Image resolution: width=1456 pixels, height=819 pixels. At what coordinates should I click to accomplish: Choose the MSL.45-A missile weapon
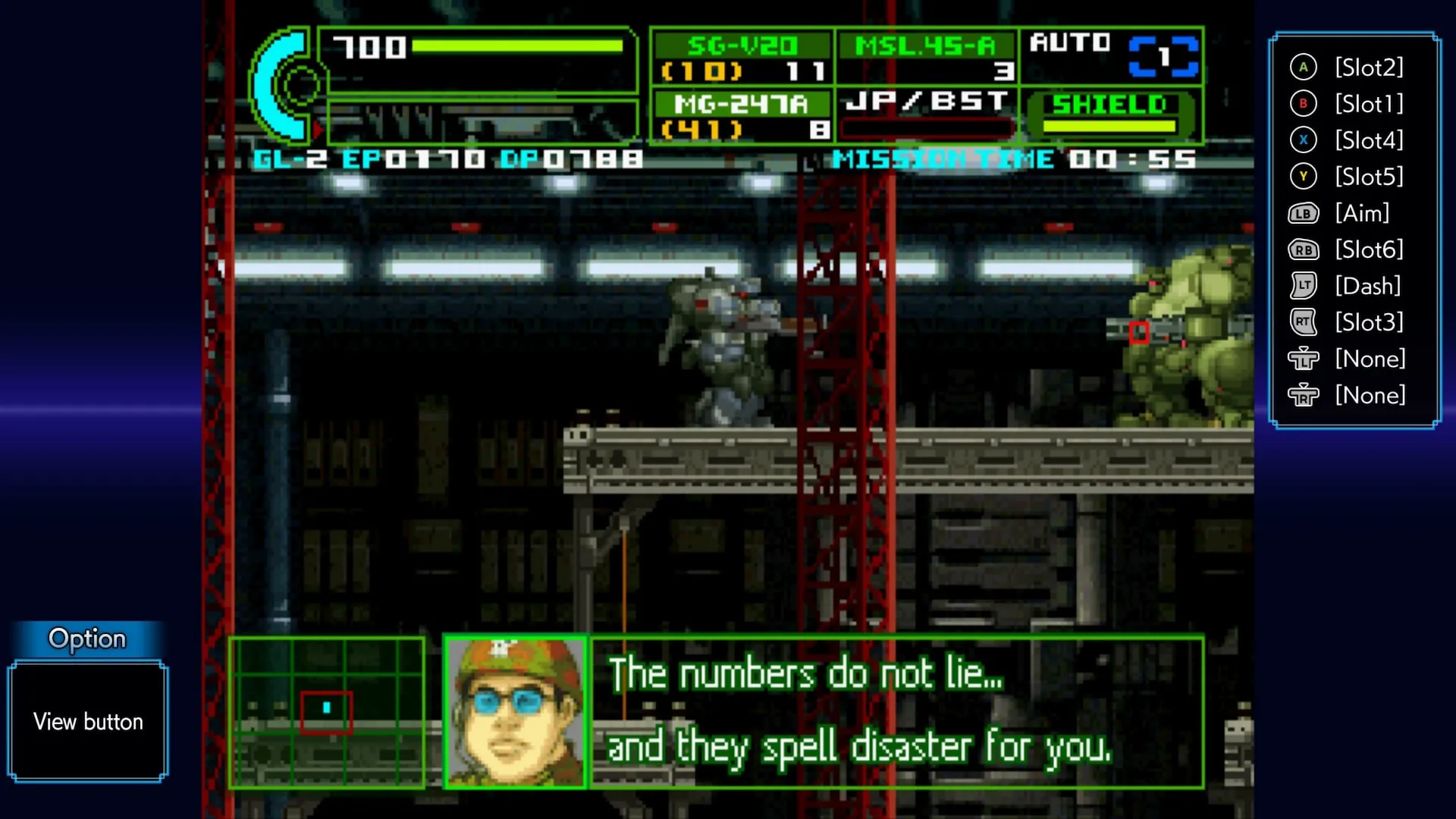927,58
